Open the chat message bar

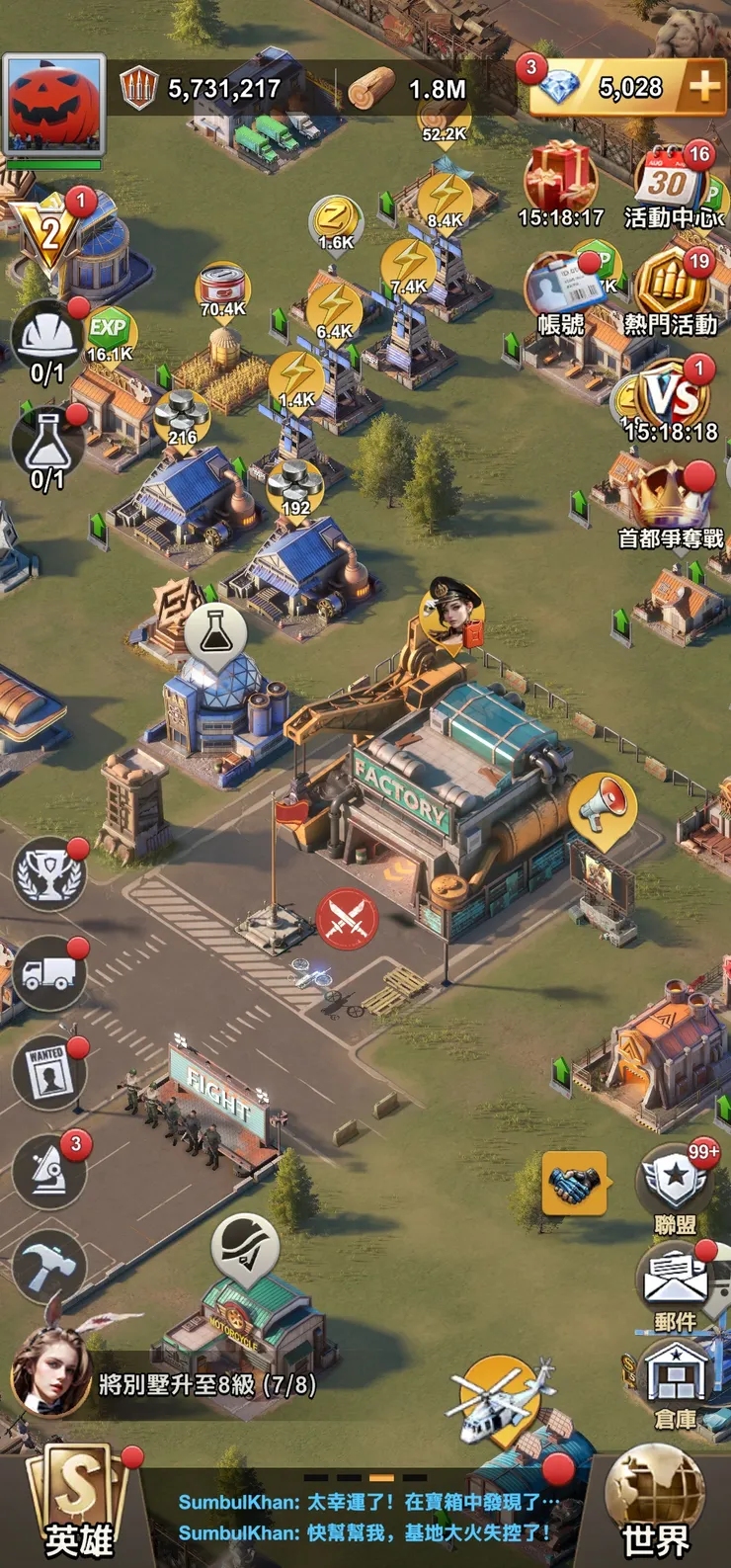tap(365, 1518)
